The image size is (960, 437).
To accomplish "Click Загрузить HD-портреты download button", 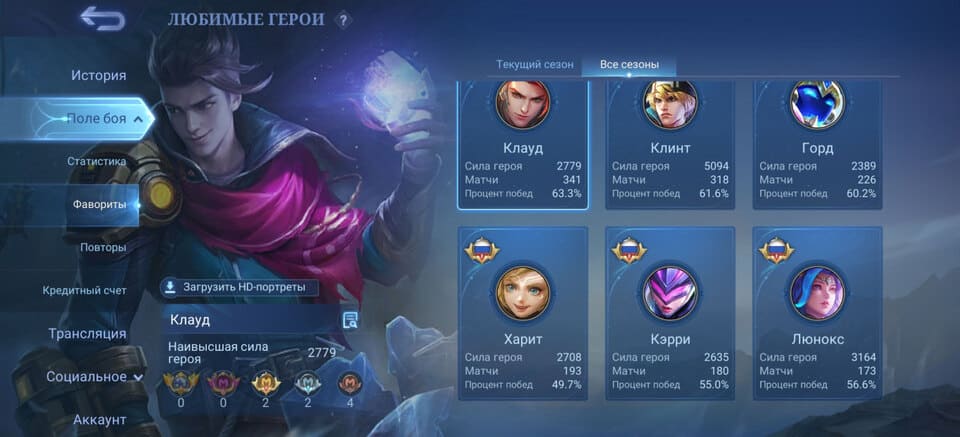I will (x=240, y=288).
